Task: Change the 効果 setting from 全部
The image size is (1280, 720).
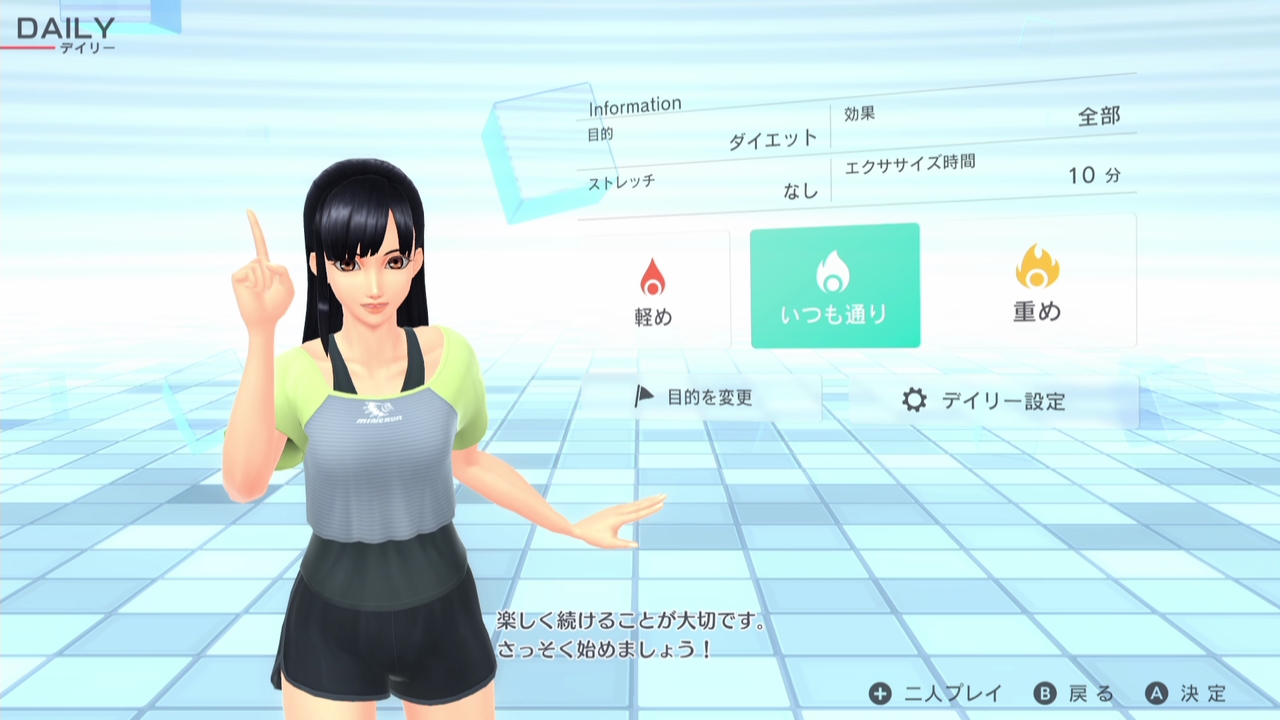Action: [x=990, y=113]
